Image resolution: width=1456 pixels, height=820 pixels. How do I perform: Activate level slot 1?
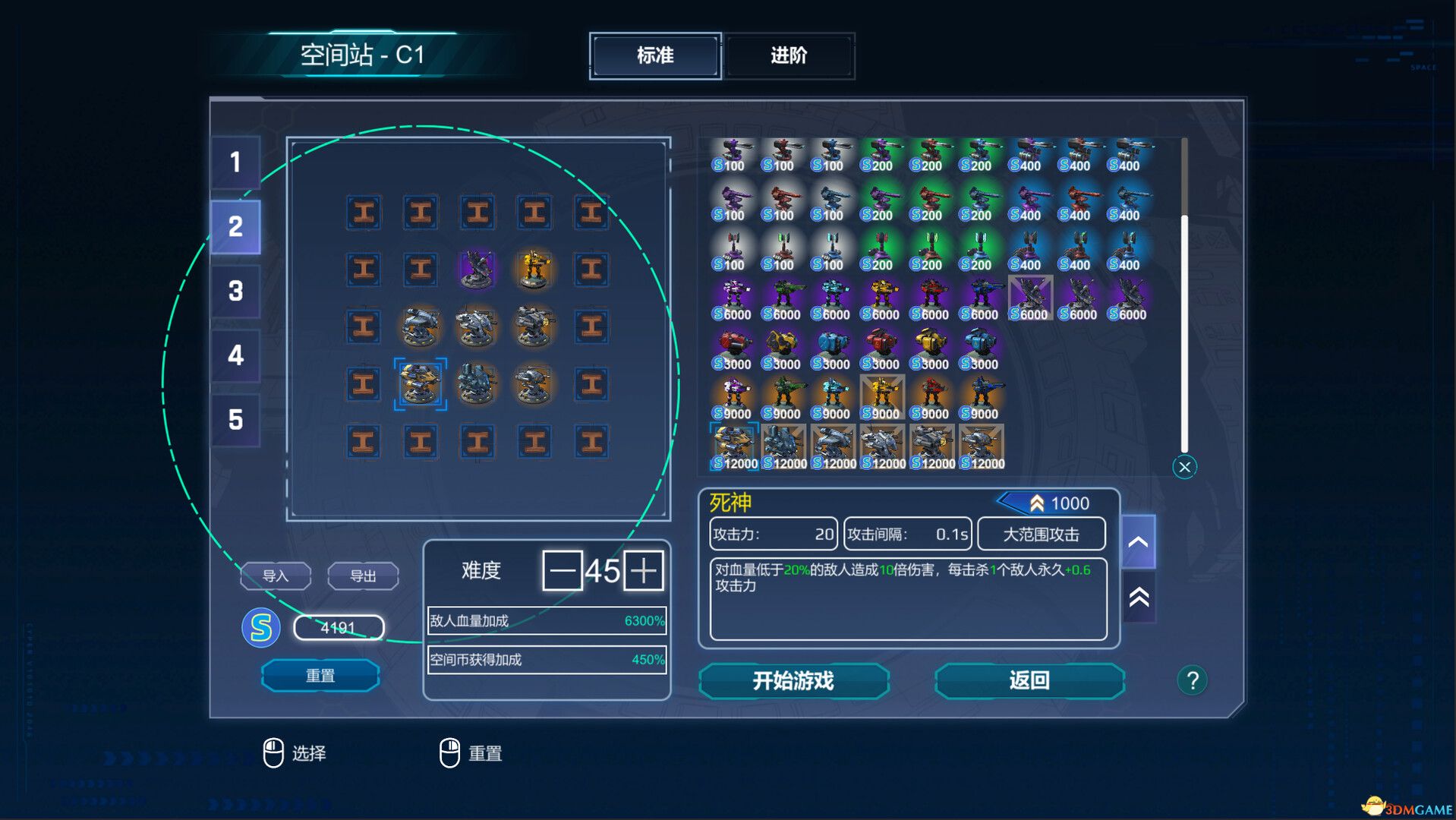click(236, 162)
